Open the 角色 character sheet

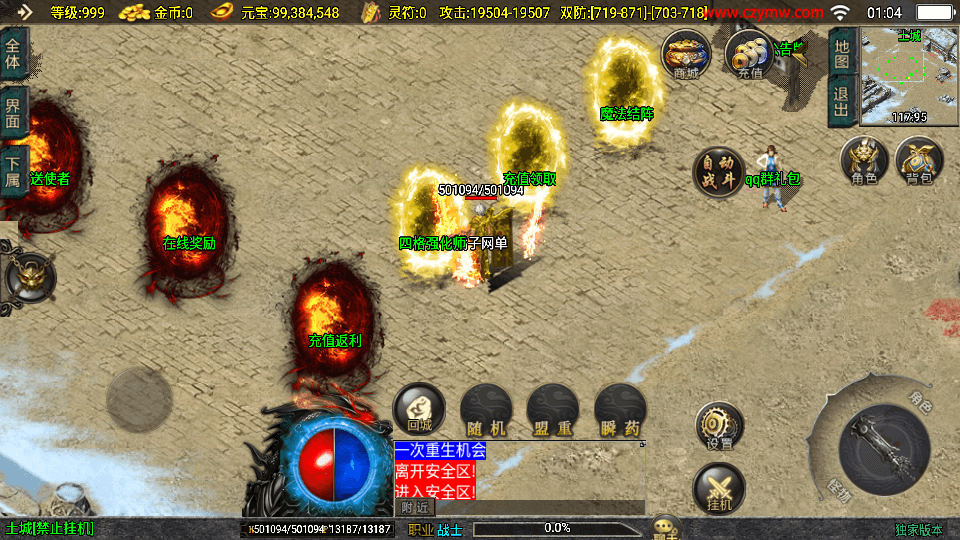pyautogui.click(x=864, y=161)
